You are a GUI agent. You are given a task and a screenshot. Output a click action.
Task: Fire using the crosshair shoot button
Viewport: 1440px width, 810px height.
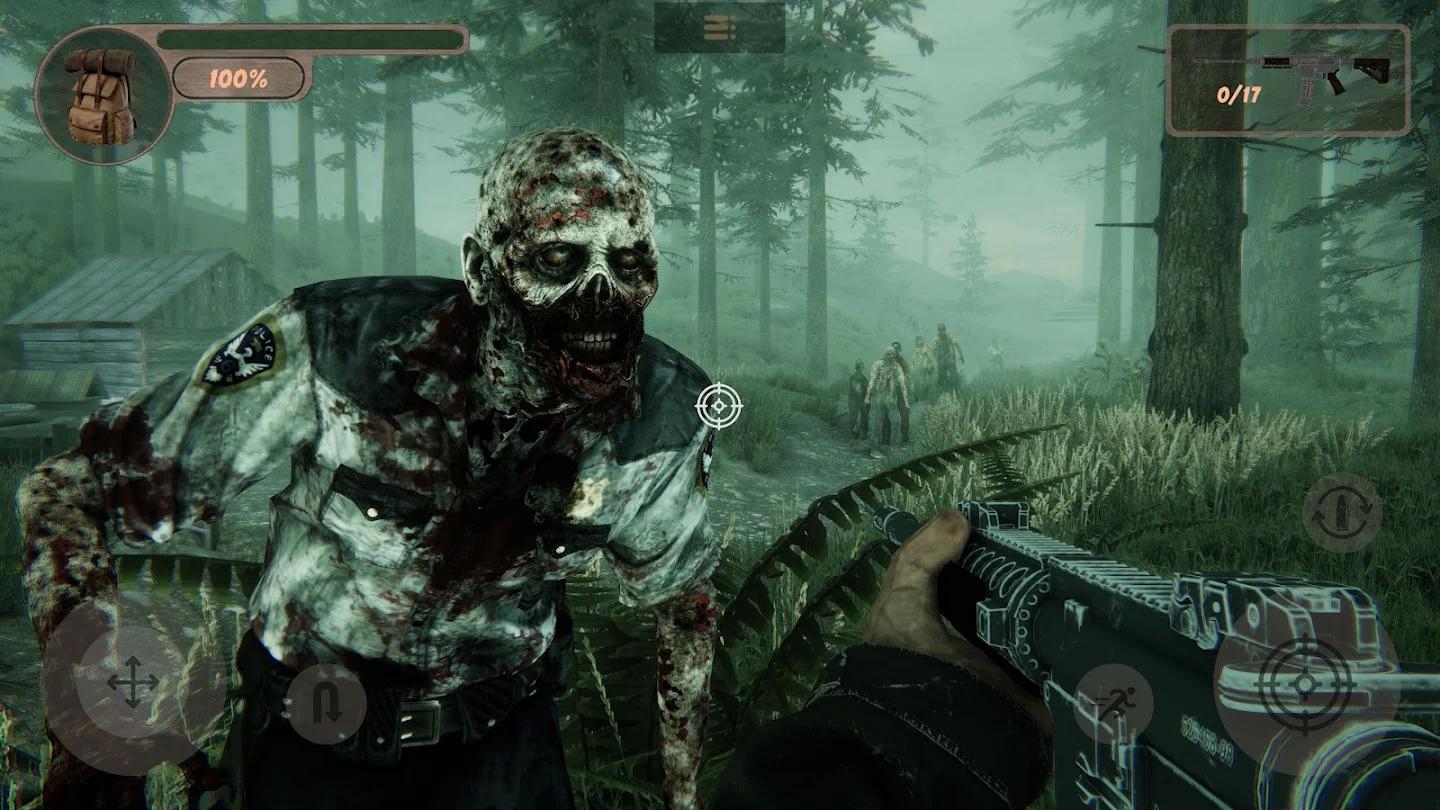pyautogui.click(x=1304, y=684)
